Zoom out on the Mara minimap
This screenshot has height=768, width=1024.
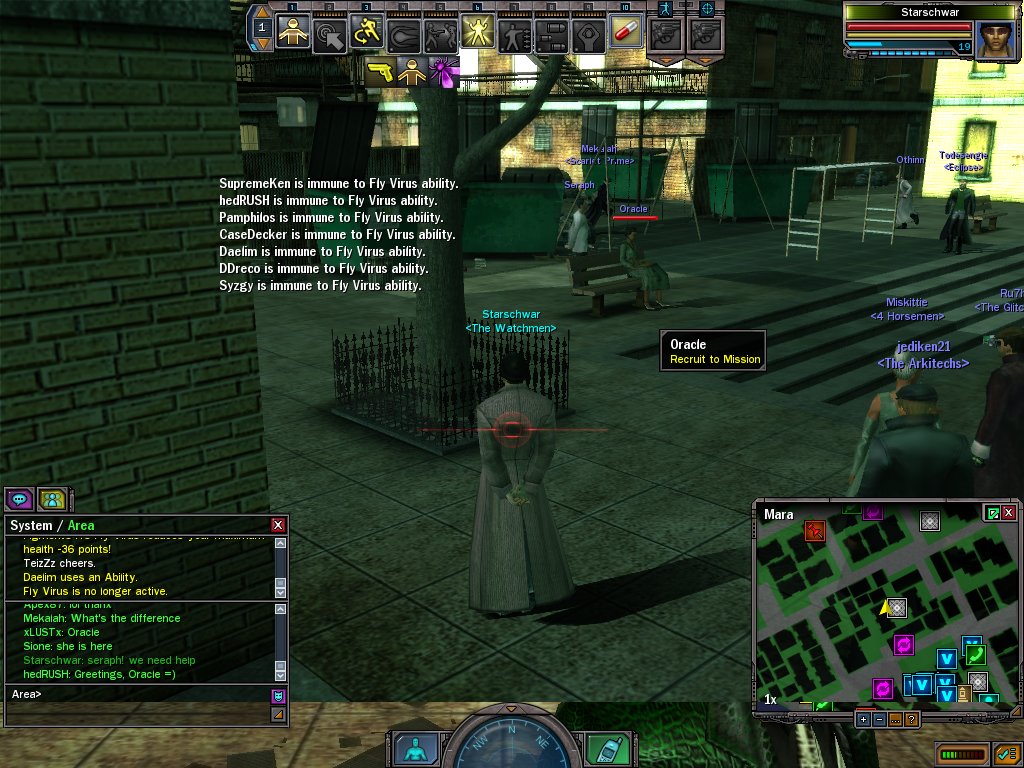pos(879,719)
